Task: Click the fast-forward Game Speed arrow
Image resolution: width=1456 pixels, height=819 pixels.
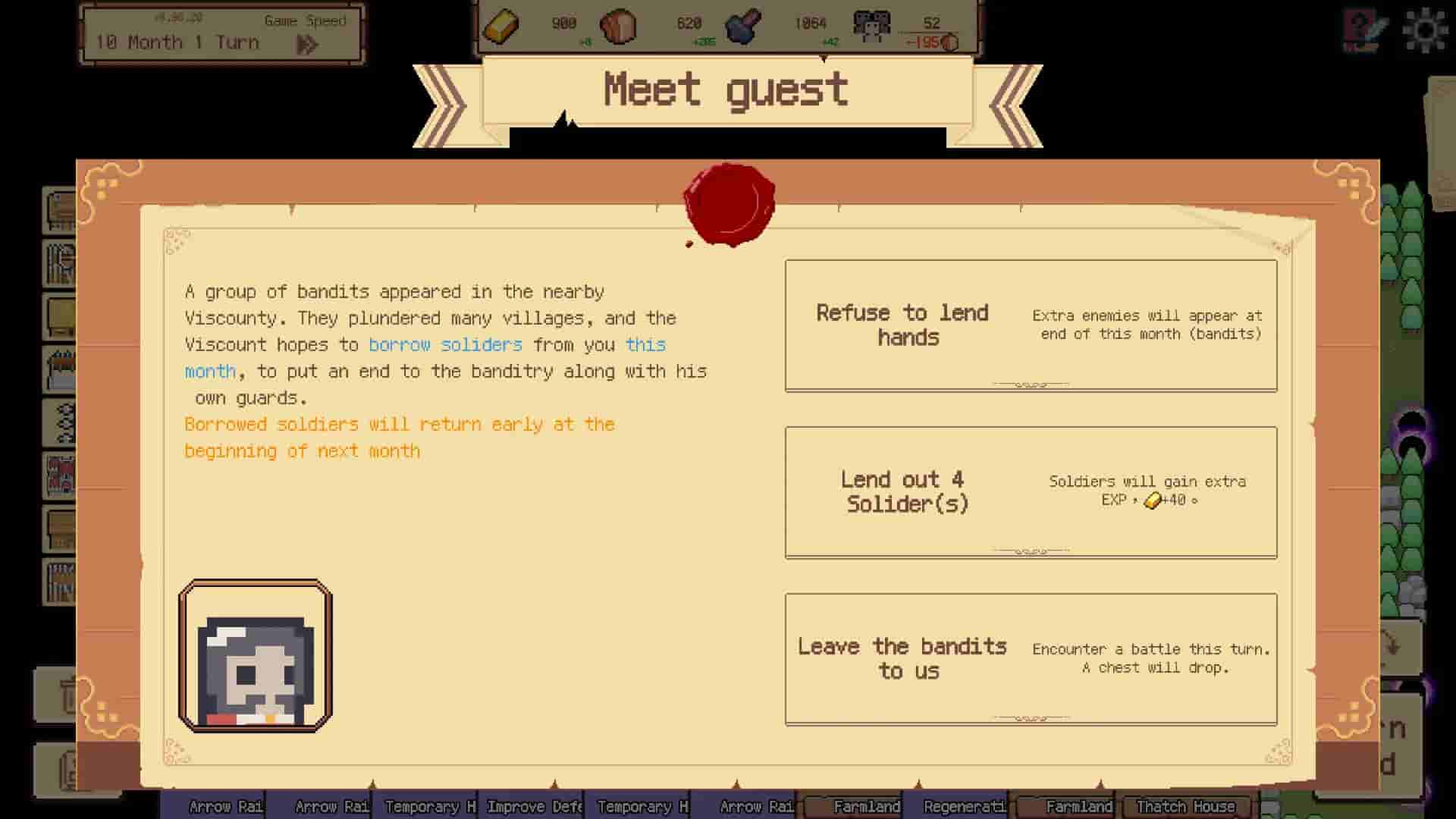Action: click(x=307, y=43)
